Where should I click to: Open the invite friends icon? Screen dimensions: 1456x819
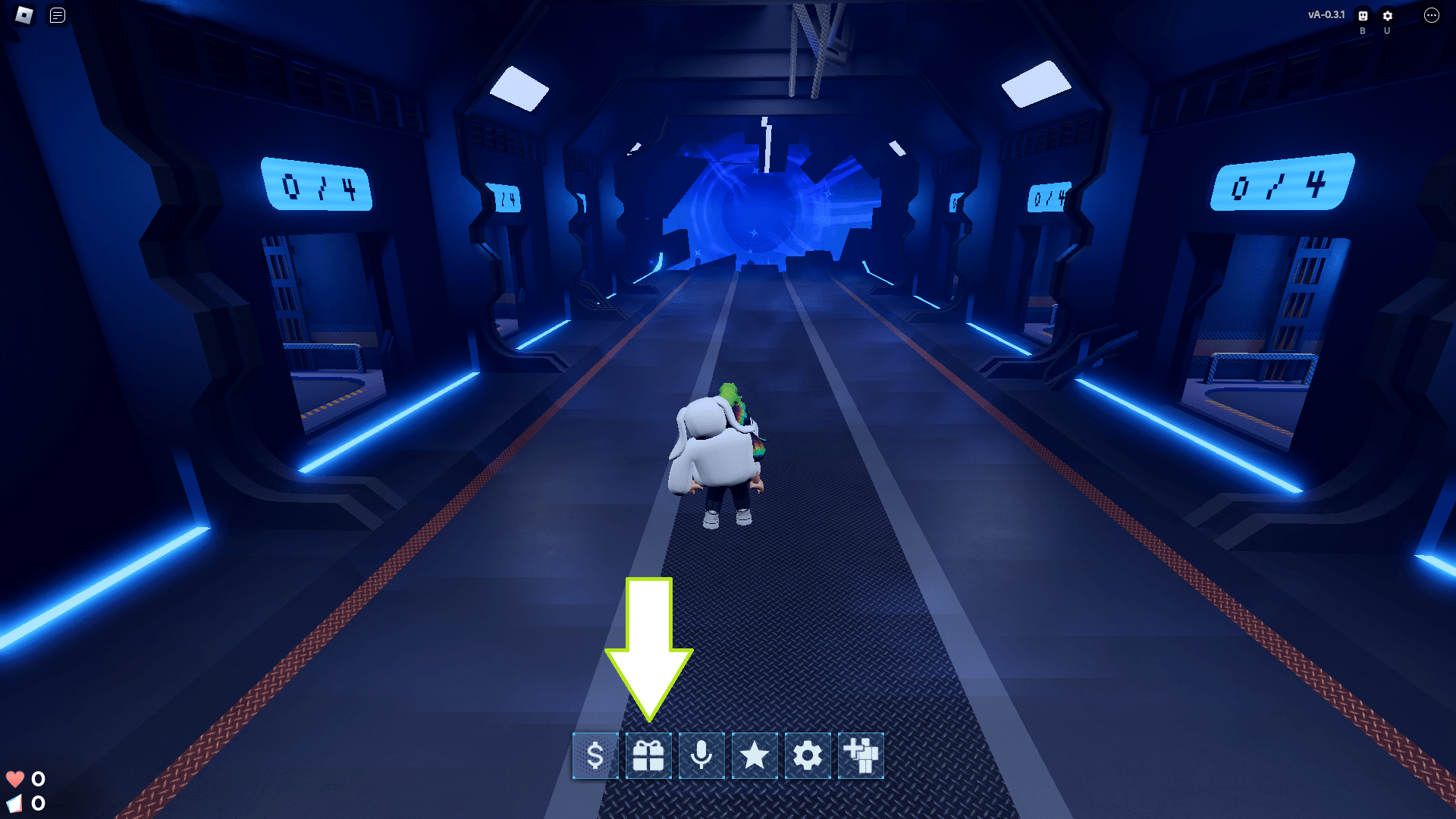pos(861,755)
